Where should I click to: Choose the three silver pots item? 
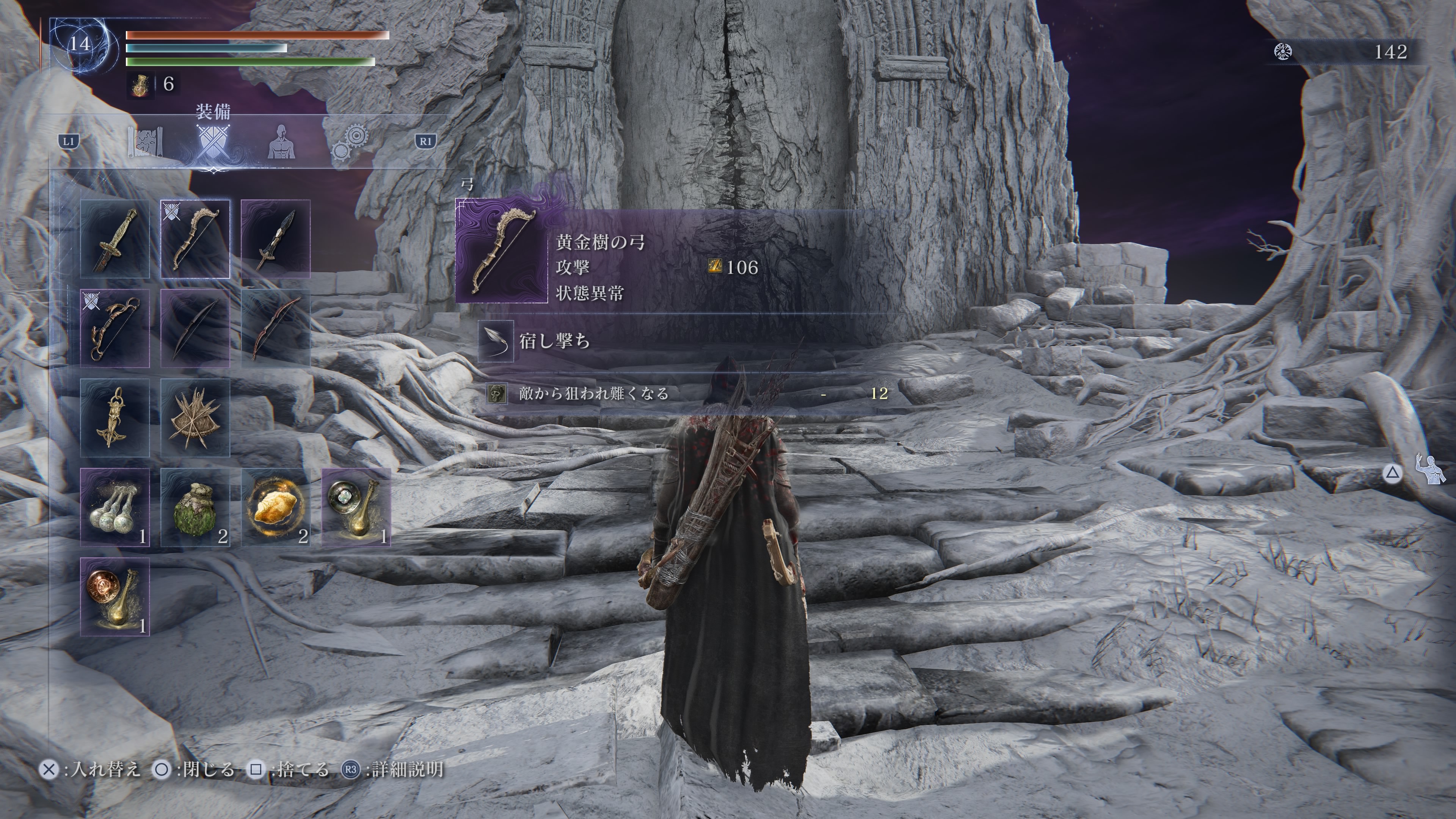pyautogui.click(x=115, y=507)
